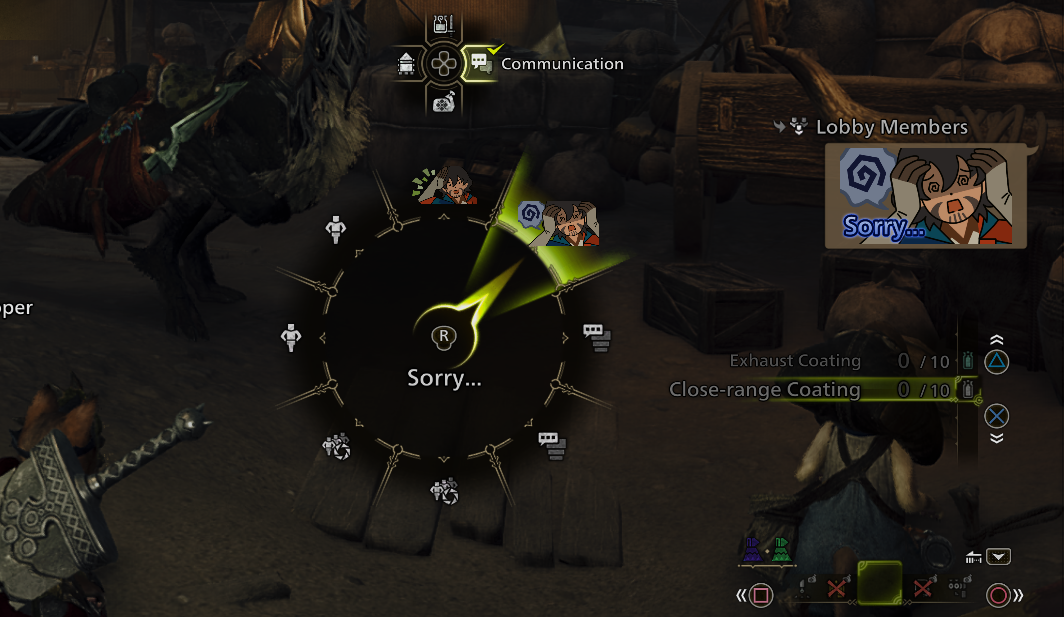Open the tent category on the selector
Screen dimensions: 1064x617
click(x=406, y=63)
